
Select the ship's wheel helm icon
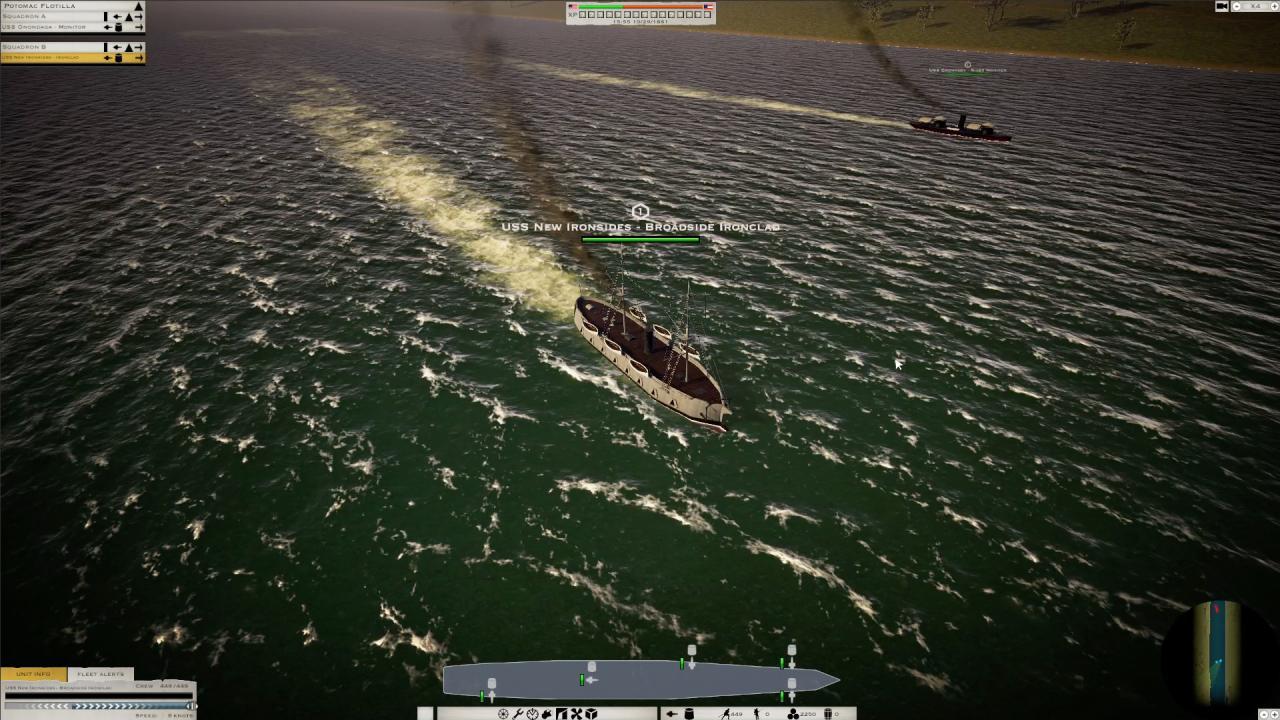pos(503,712)
